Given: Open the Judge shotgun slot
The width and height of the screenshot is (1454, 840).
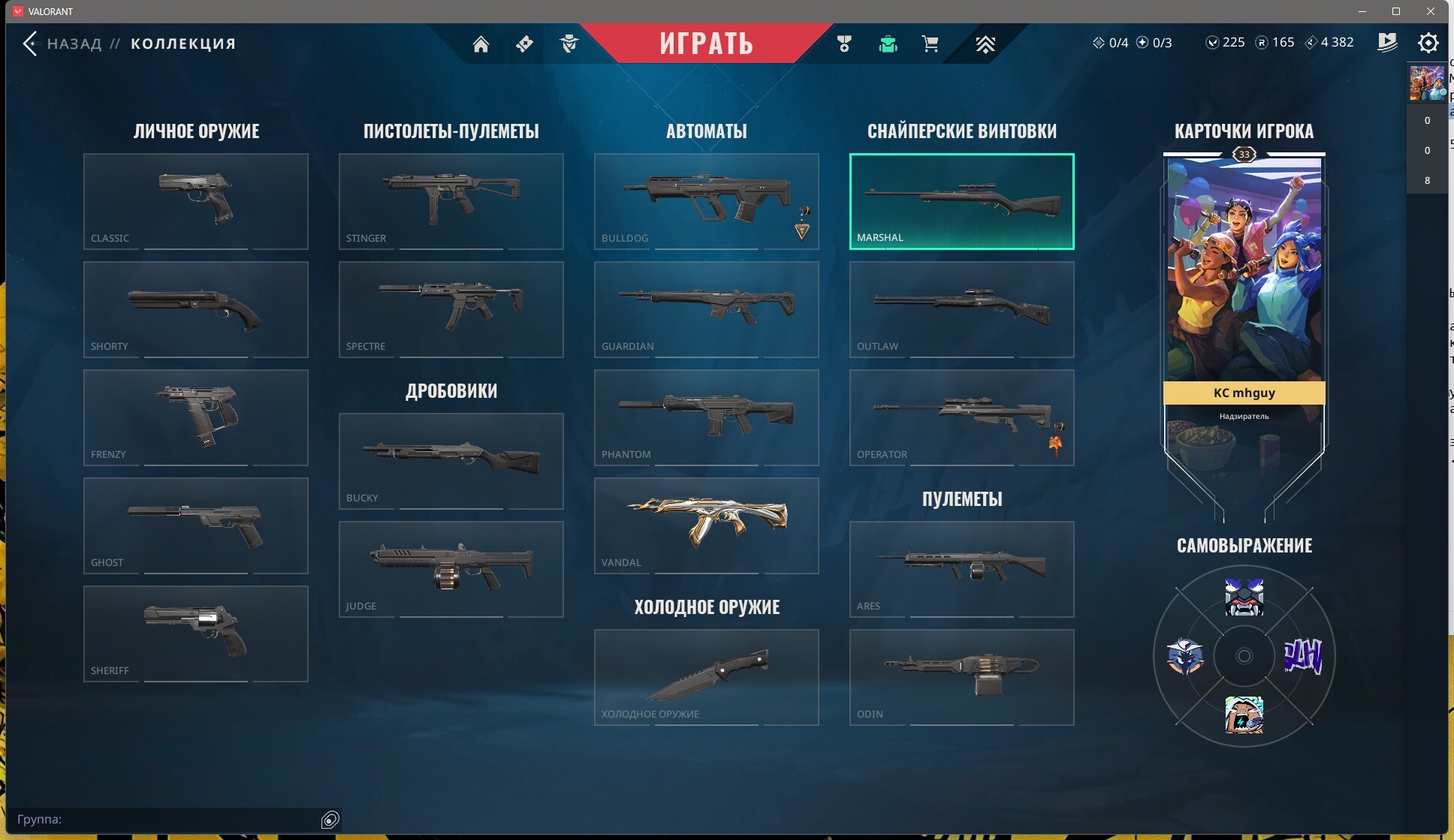Looking at the screenshot, I should [x=451, y=568].
